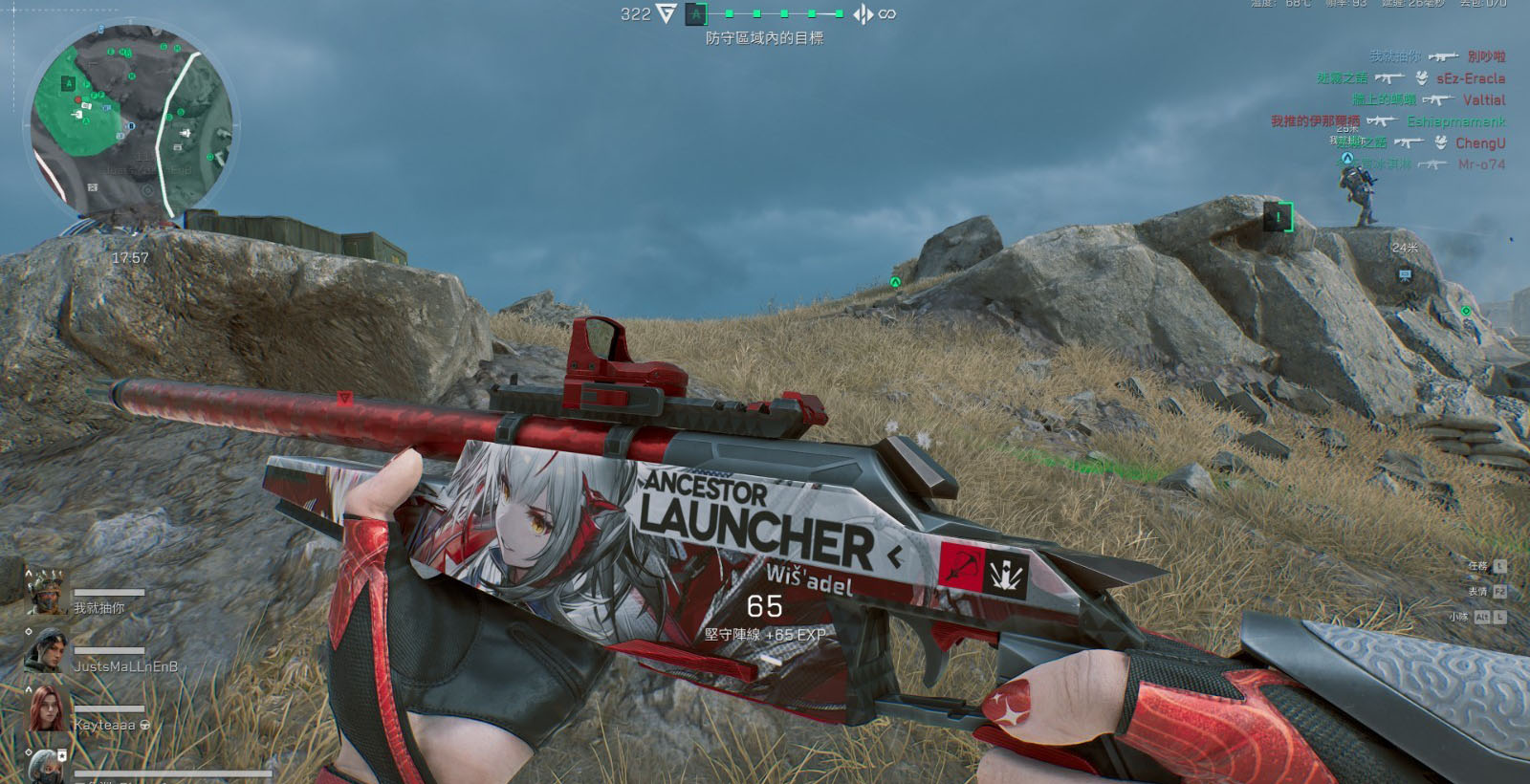The height and width of the screenshot is (784, 1530).
Task: Click the exclamation objective marker on the rocks
Action: click(x=1278, y=217)
